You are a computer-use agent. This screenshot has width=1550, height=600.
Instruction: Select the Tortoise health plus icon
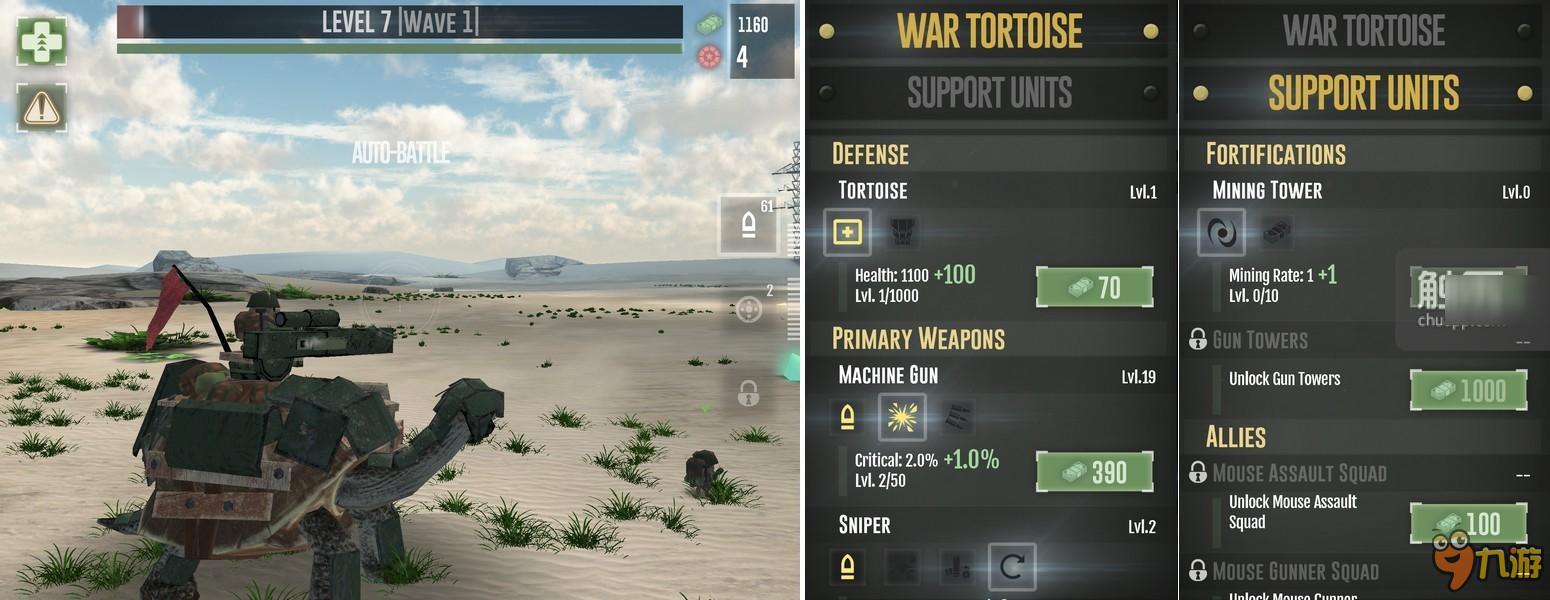coord(847,232)
